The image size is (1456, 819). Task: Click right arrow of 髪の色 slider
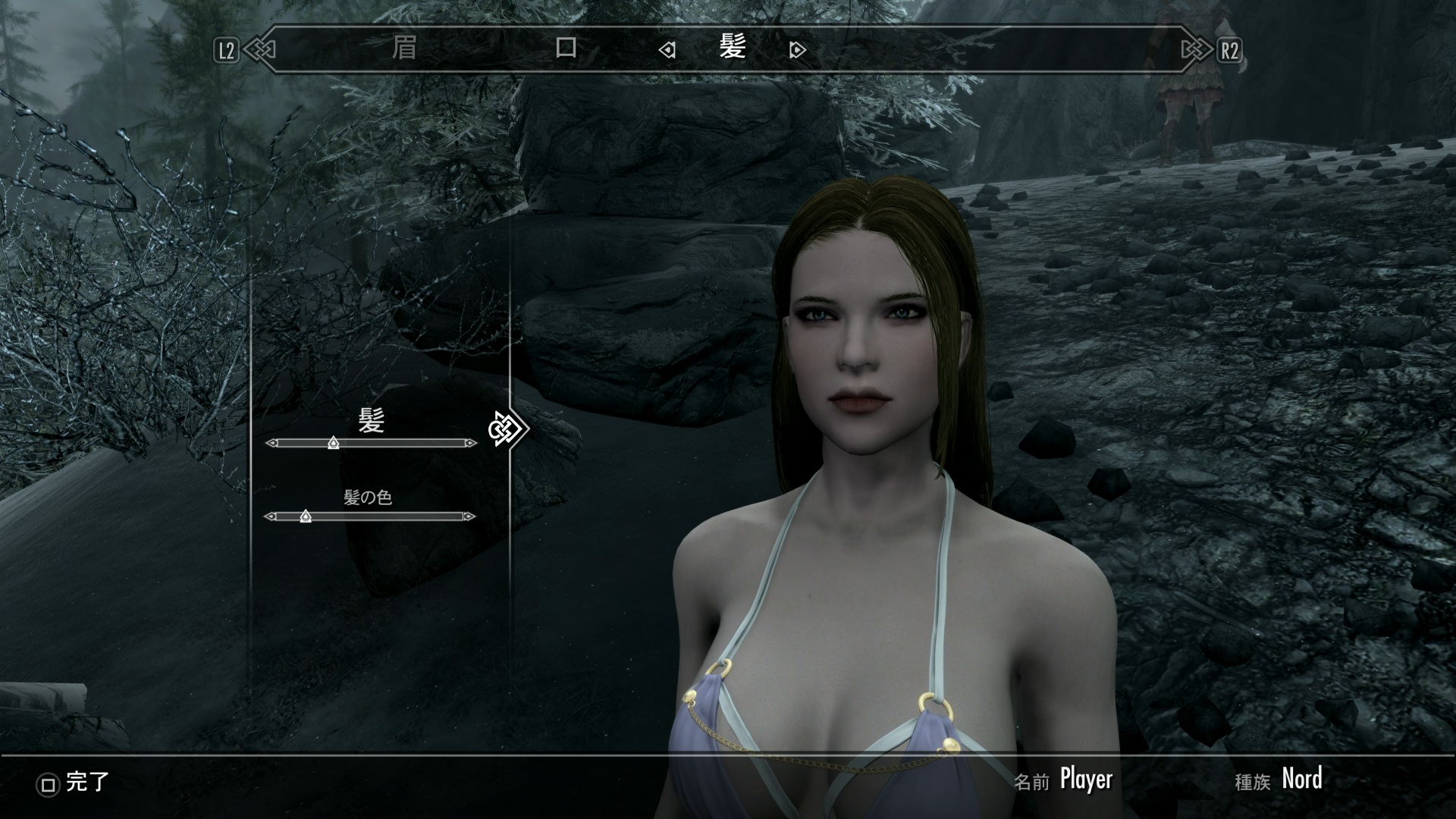tap(470, 516)
